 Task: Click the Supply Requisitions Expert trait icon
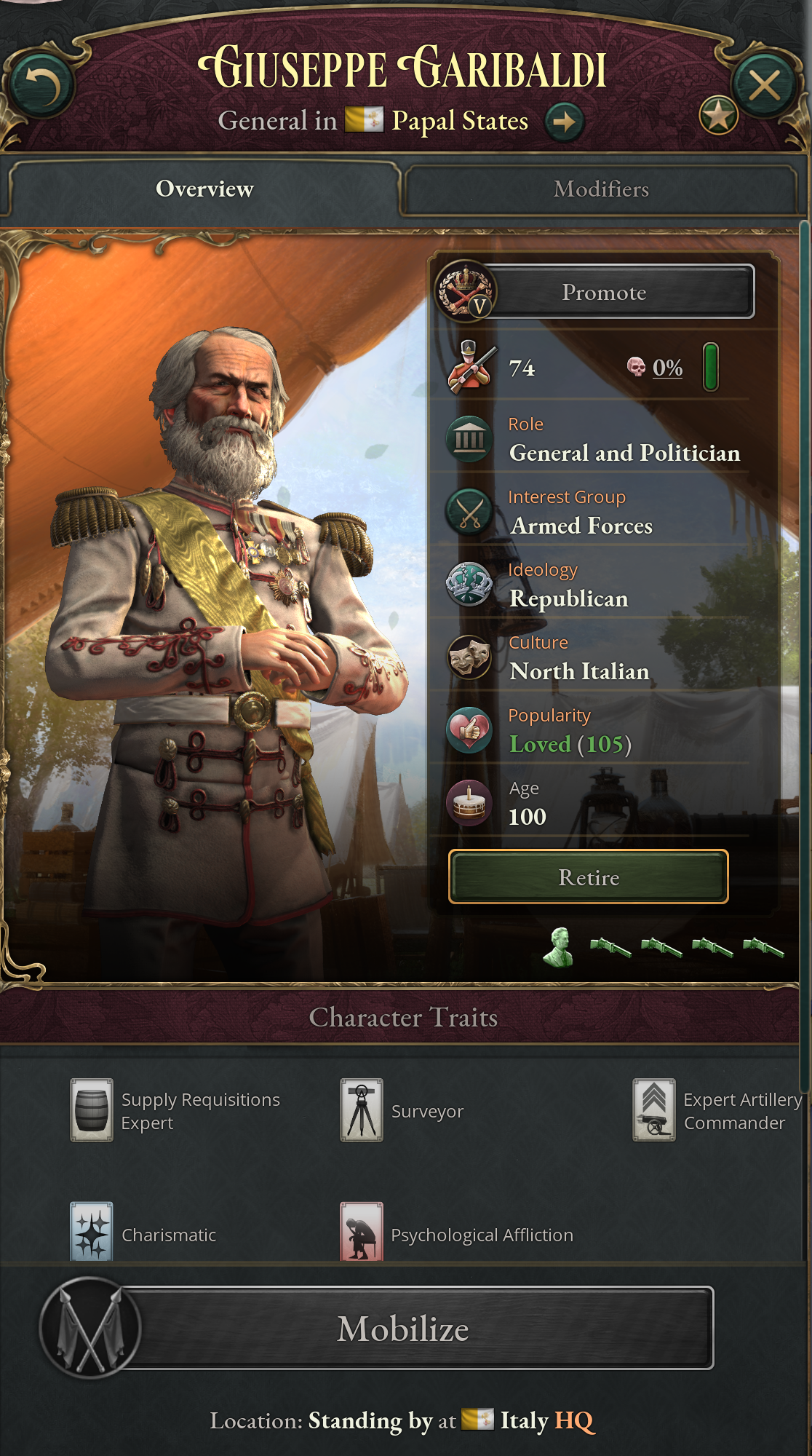[92, 1110]
